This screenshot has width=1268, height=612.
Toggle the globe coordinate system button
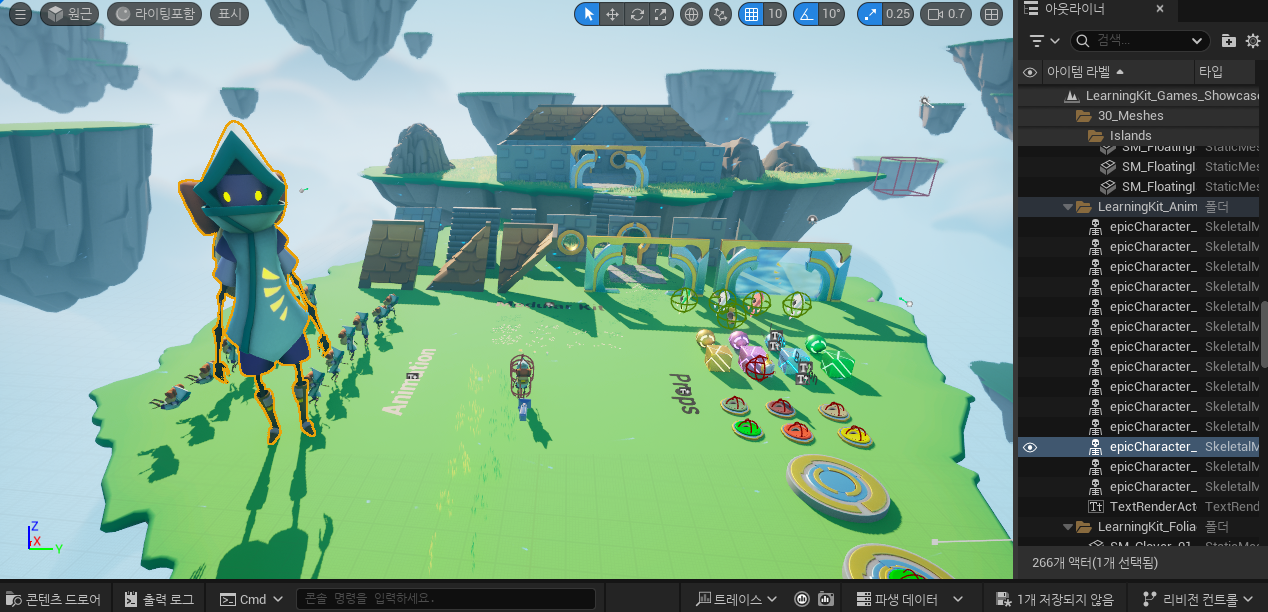pyautogui.click(x=691, y=14)
